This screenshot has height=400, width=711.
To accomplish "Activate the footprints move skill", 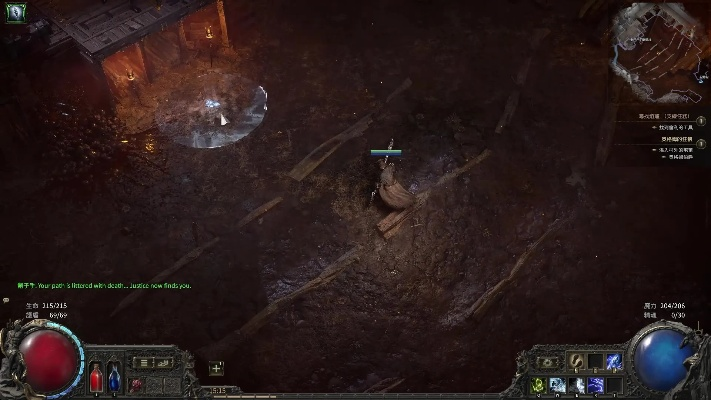I will [x=577, y=361].
